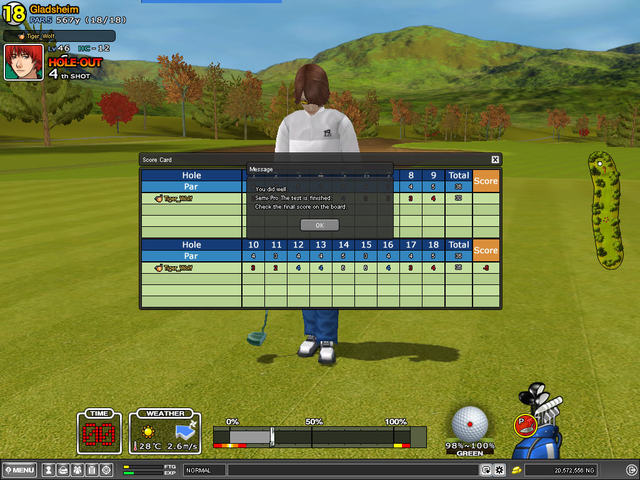640x480 pixels.
Task: Confirm the message with OK
Action: [x=320, y=225]
